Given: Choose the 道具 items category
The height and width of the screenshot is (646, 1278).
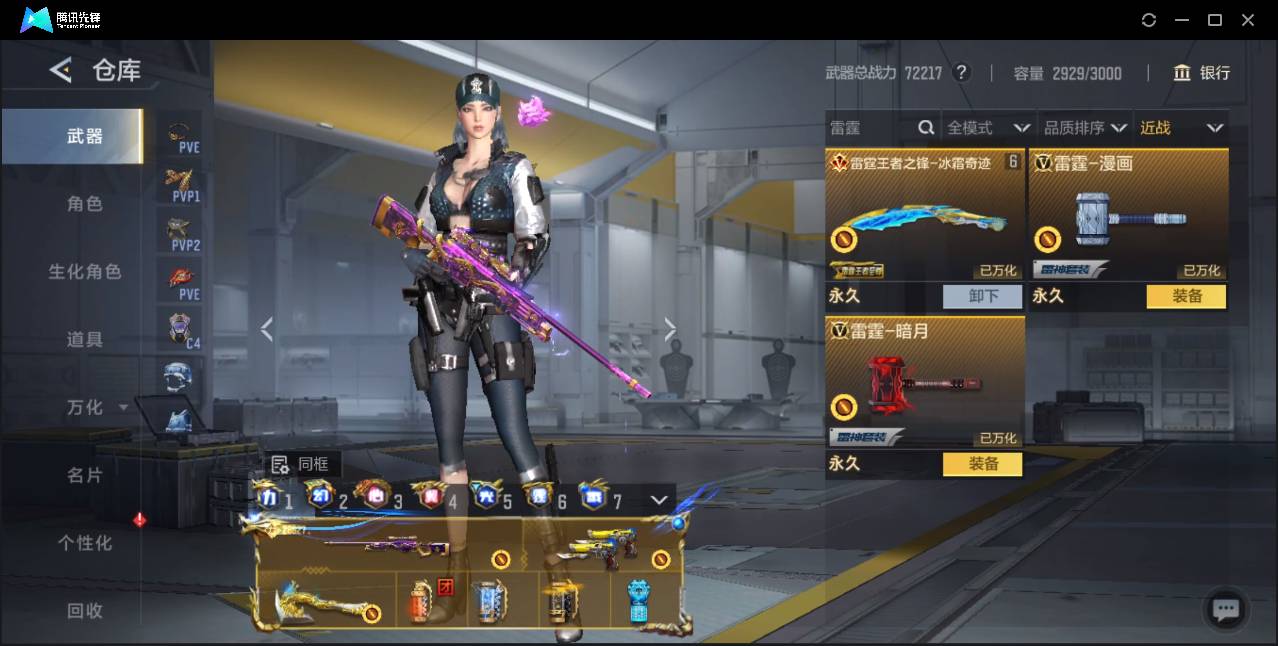Looking at the screenshot, I should (84, 340).
